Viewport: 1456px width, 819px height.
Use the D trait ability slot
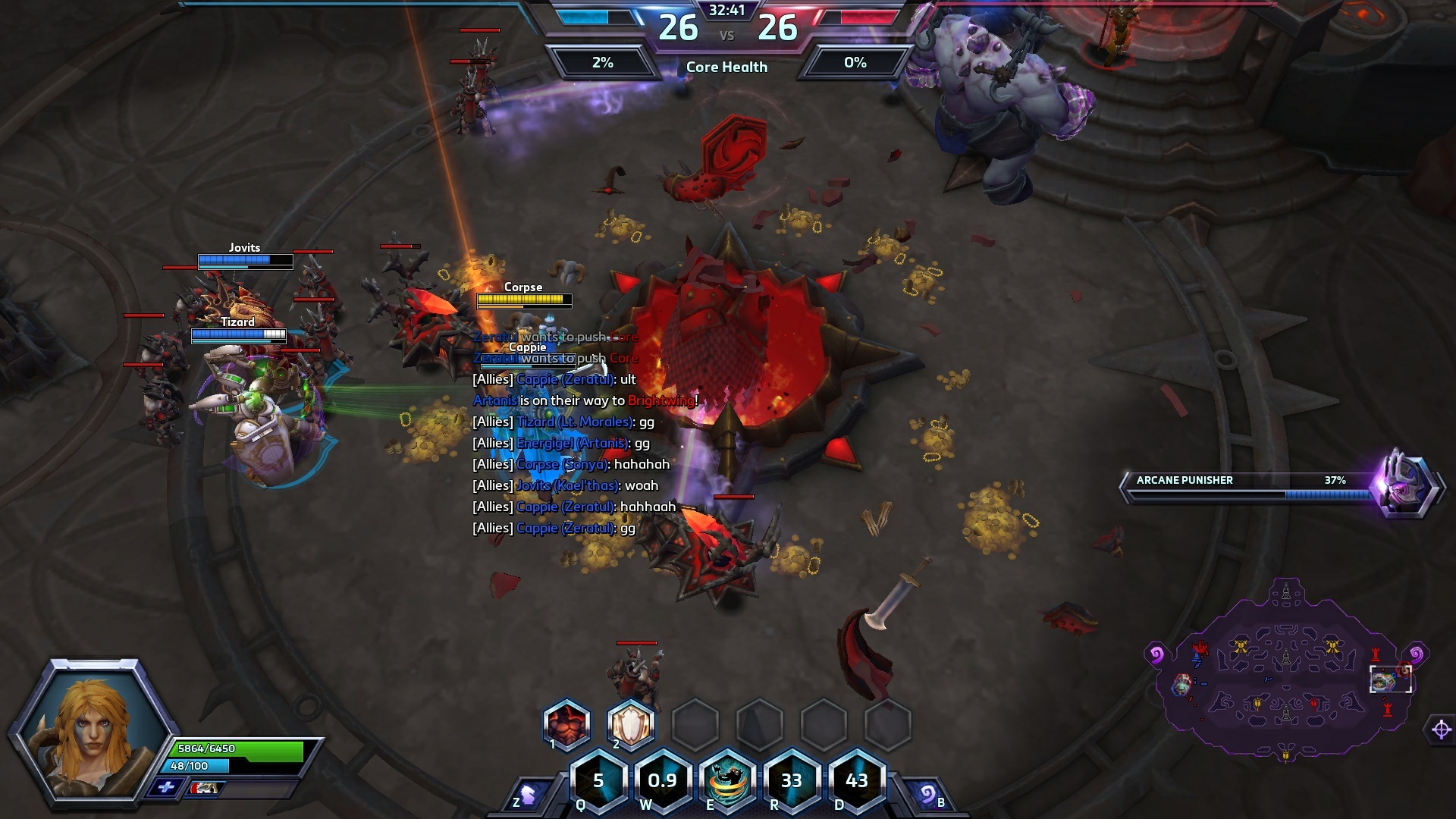click(x=856, y=781)
